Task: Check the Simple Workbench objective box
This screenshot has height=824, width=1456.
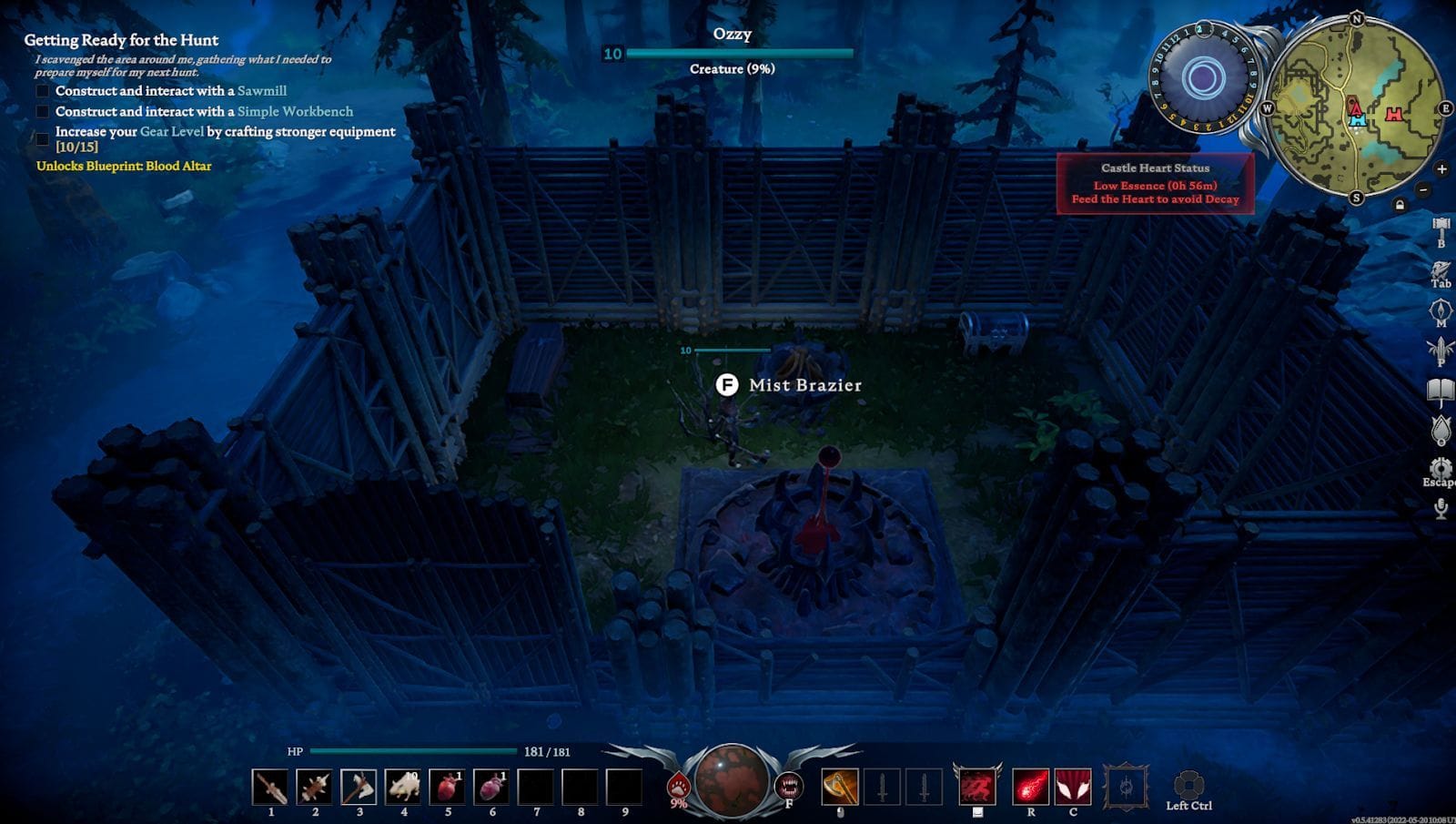Action: [x=42, y=111]
